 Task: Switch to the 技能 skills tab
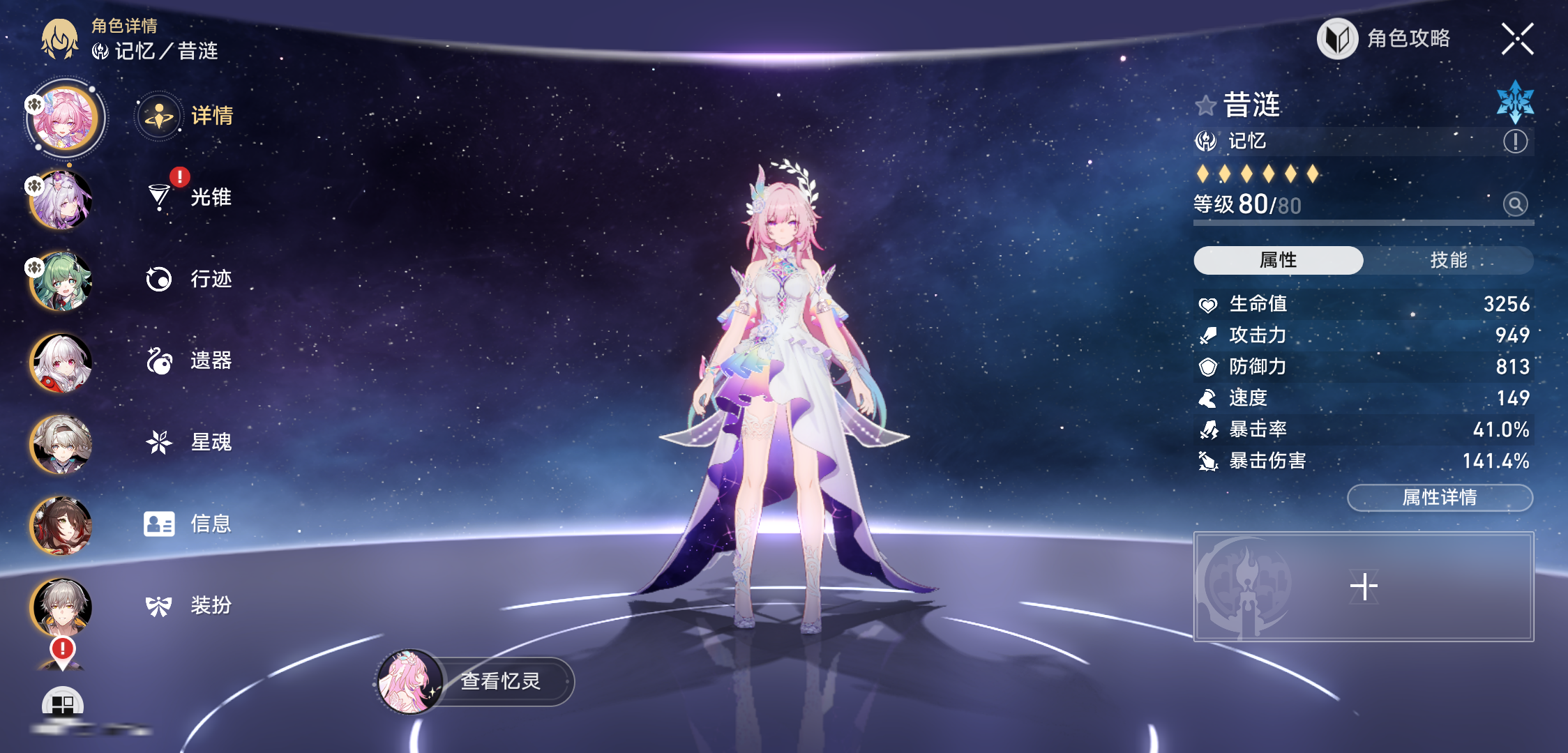(x=1448, y=260)
